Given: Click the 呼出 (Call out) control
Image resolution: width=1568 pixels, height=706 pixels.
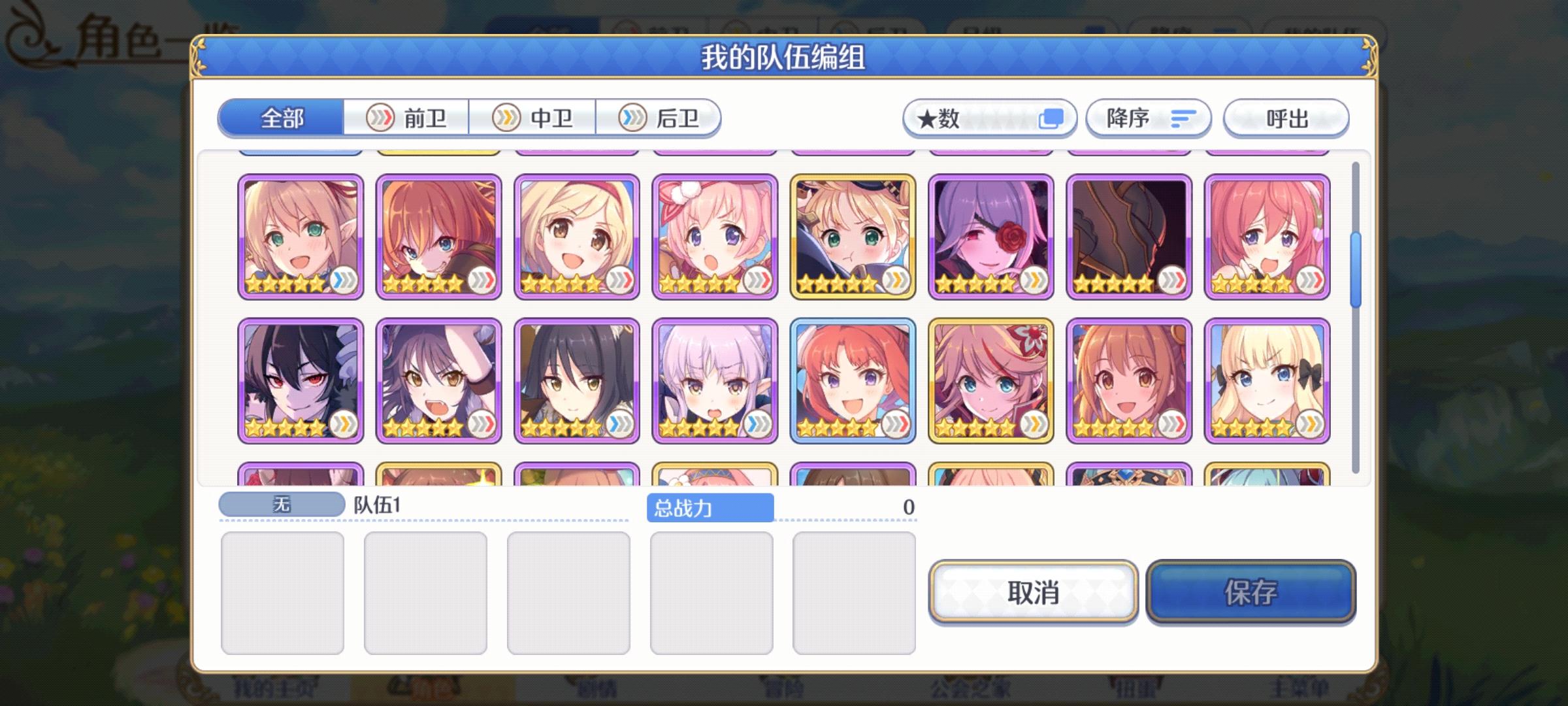Looking at the screenshot, I should (x=1284, y=118).
